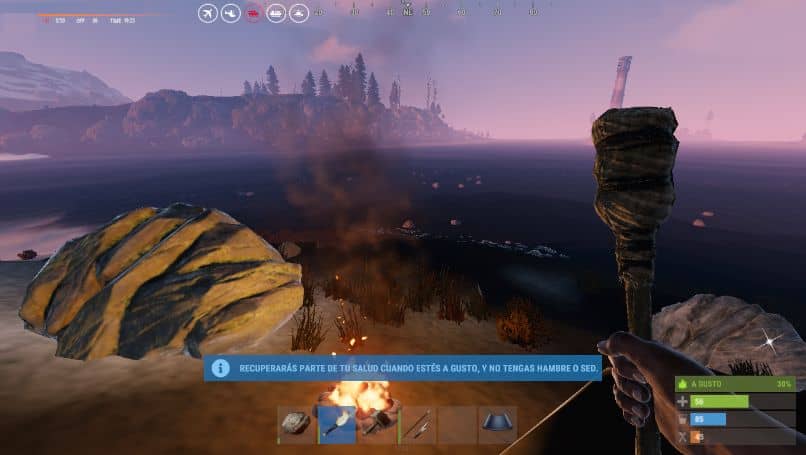Viewport: 806px width, 455px height.
Task: Select the rock hotbar slot
Action: click(297, 424)
